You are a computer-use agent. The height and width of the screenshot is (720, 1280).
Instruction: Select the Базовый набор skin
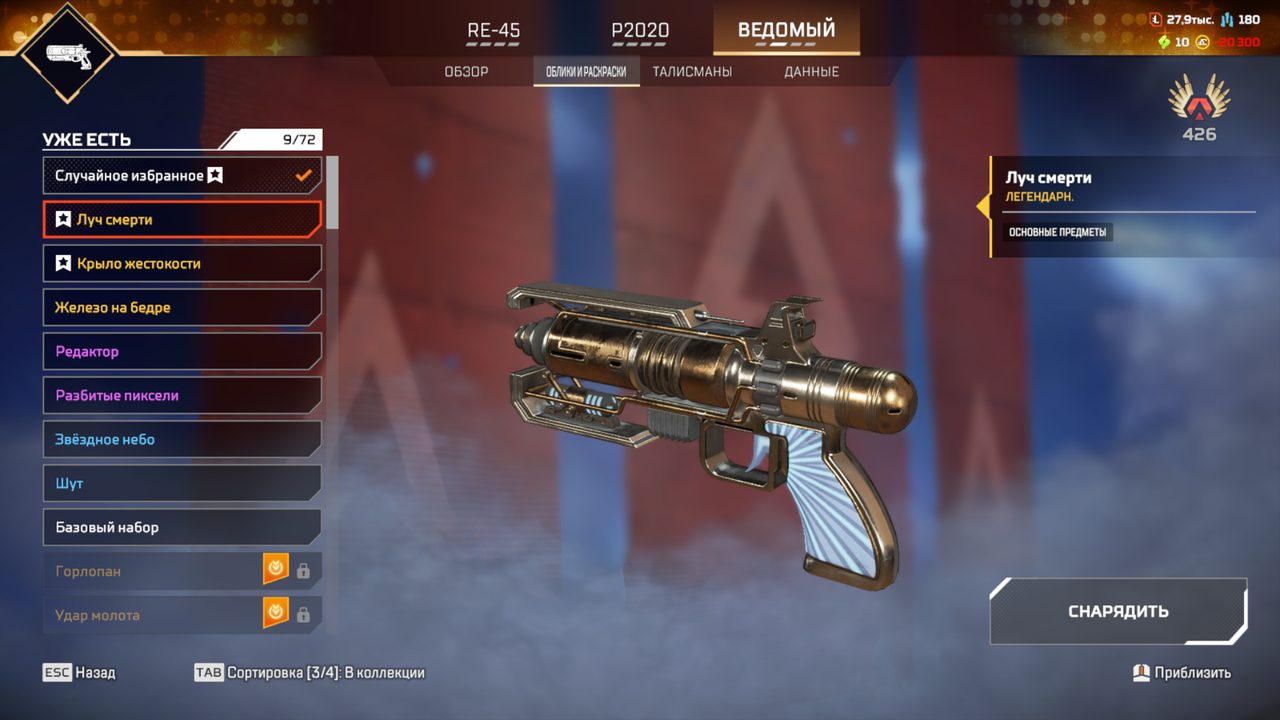click(x=182, y=527)
